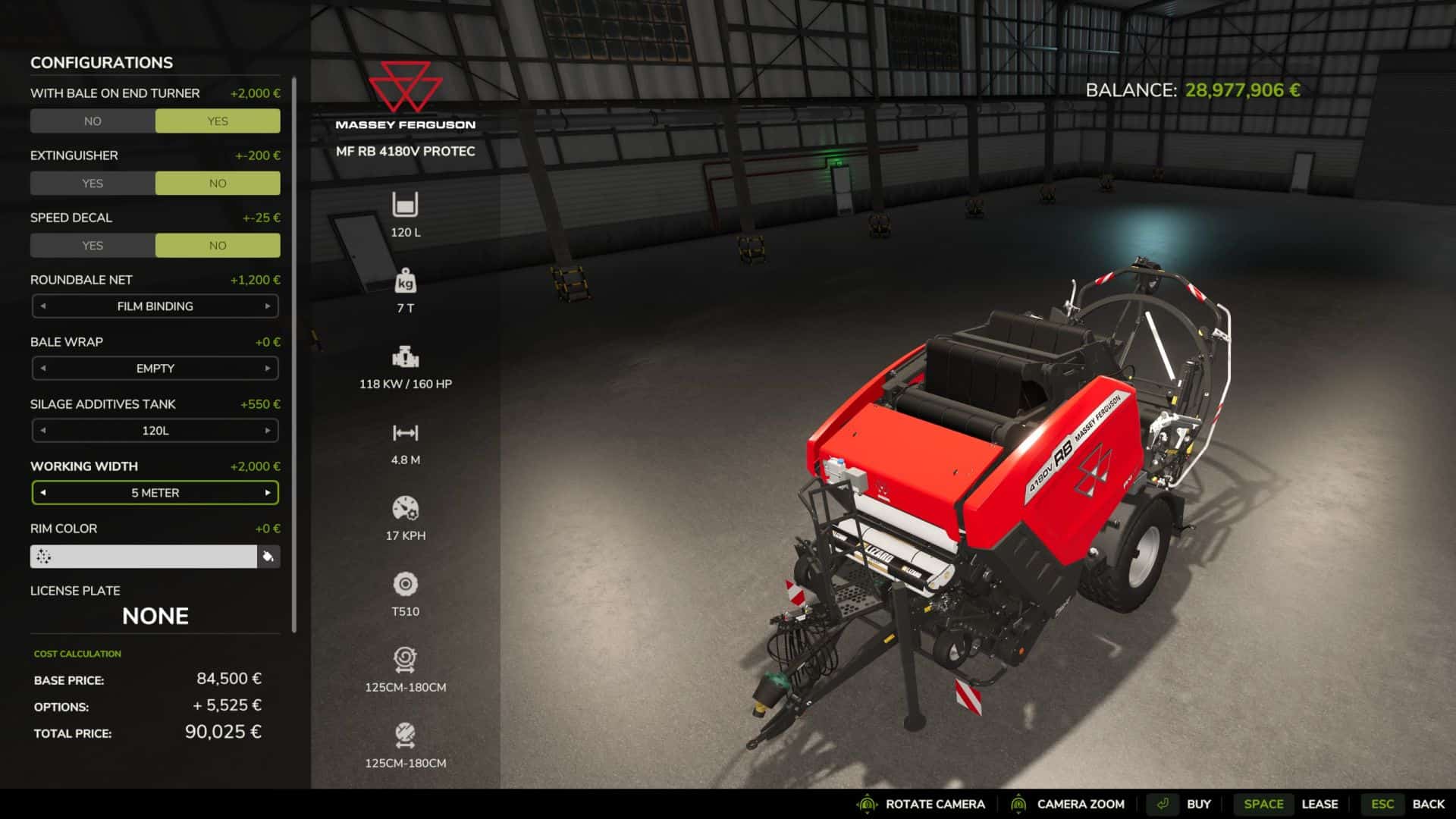Cycle bale wrap option backward

[43, 369]
